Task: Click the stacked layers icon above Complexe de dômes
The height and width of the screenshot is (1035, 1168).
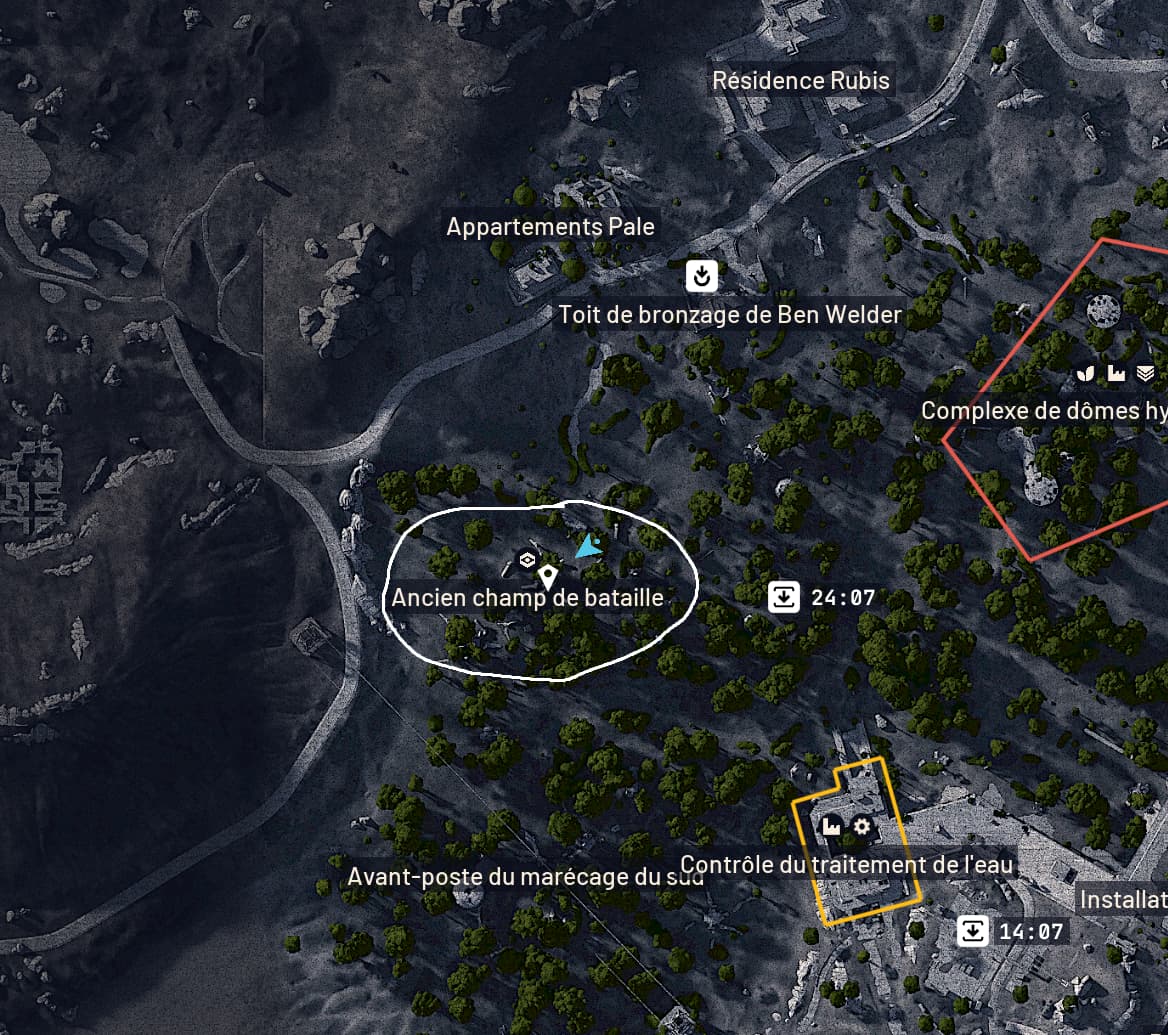Action: pyautogui.click(x=1145, y=374)
